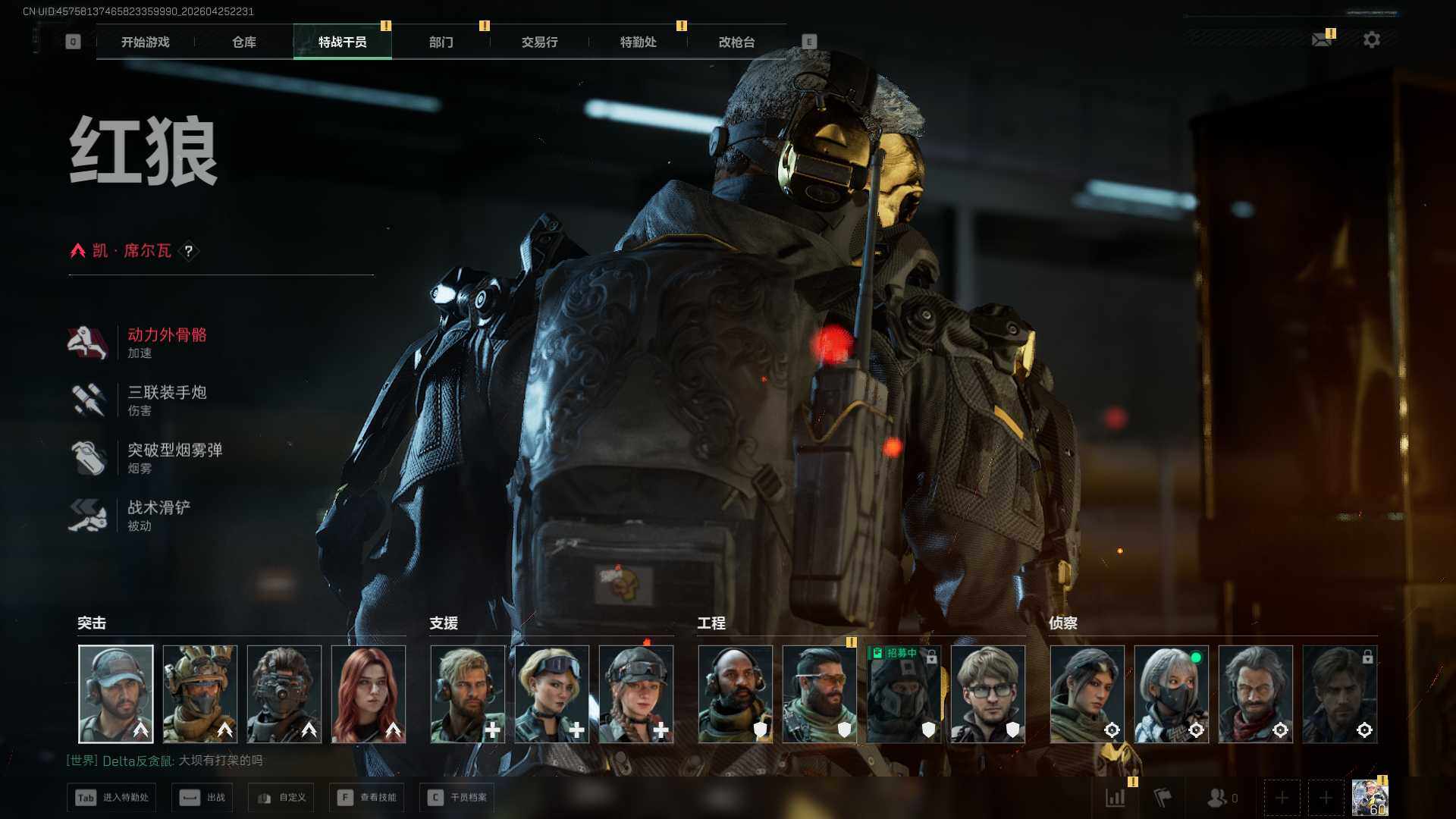Viewport: 1456px width, 819px height.
Task: Open settings via the gear icon
Action: coord(1372,39)
